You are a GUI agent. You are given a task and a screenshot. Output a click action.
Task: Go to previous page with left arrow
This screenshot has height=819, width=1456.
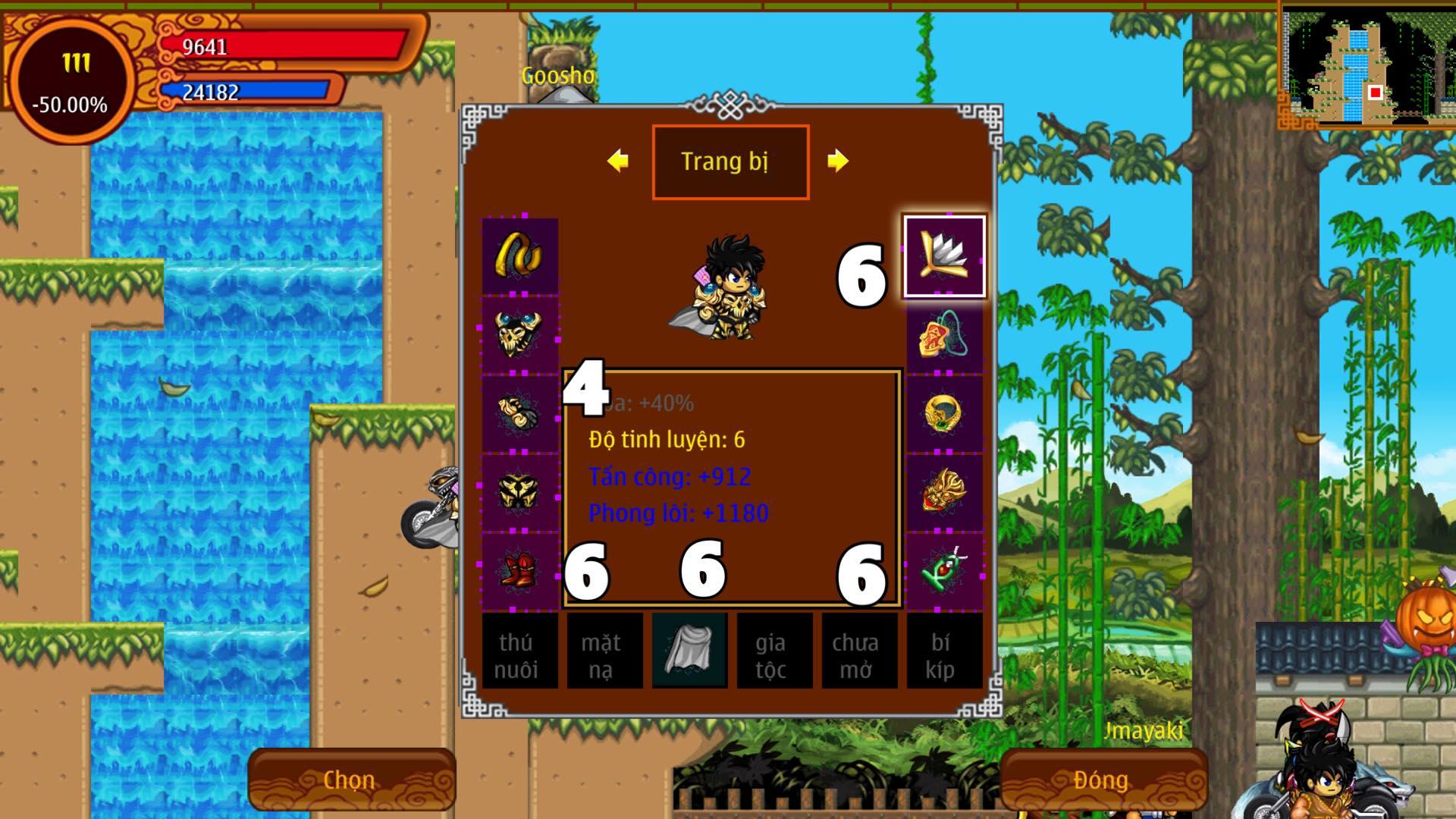[618, 161]
